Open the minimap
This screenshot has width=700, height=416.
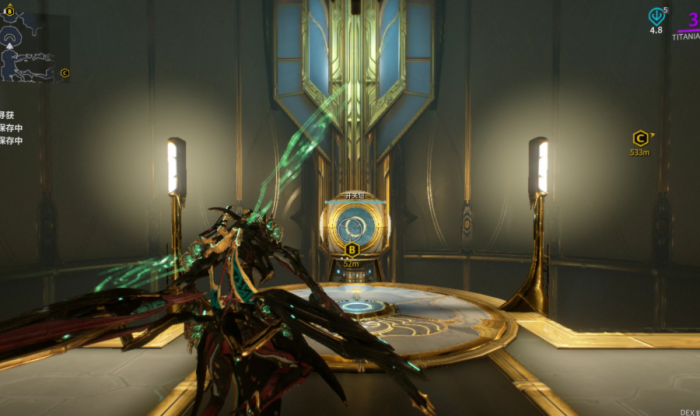point(35,47)
